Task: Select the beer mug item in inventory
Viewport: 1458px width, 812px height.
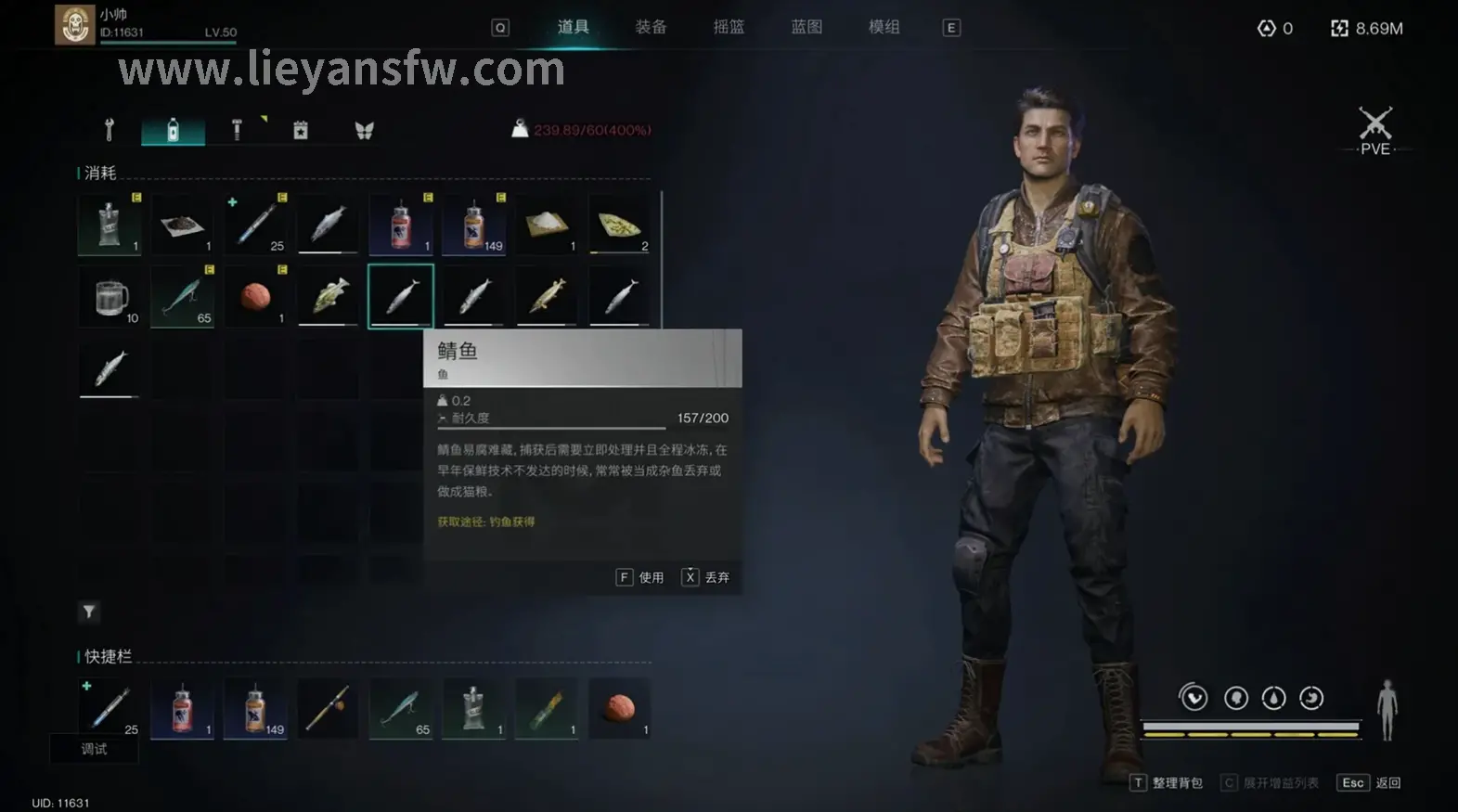Action: [x=110, y=297]
